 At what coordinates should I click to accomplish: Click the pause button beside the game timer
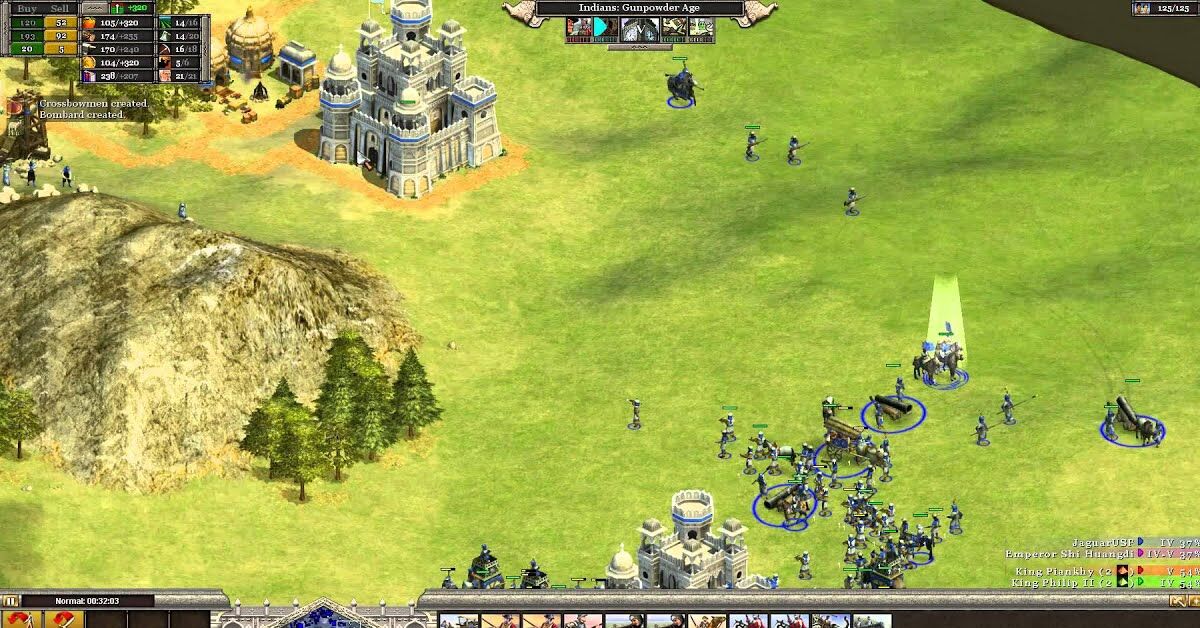click(11, 601)
